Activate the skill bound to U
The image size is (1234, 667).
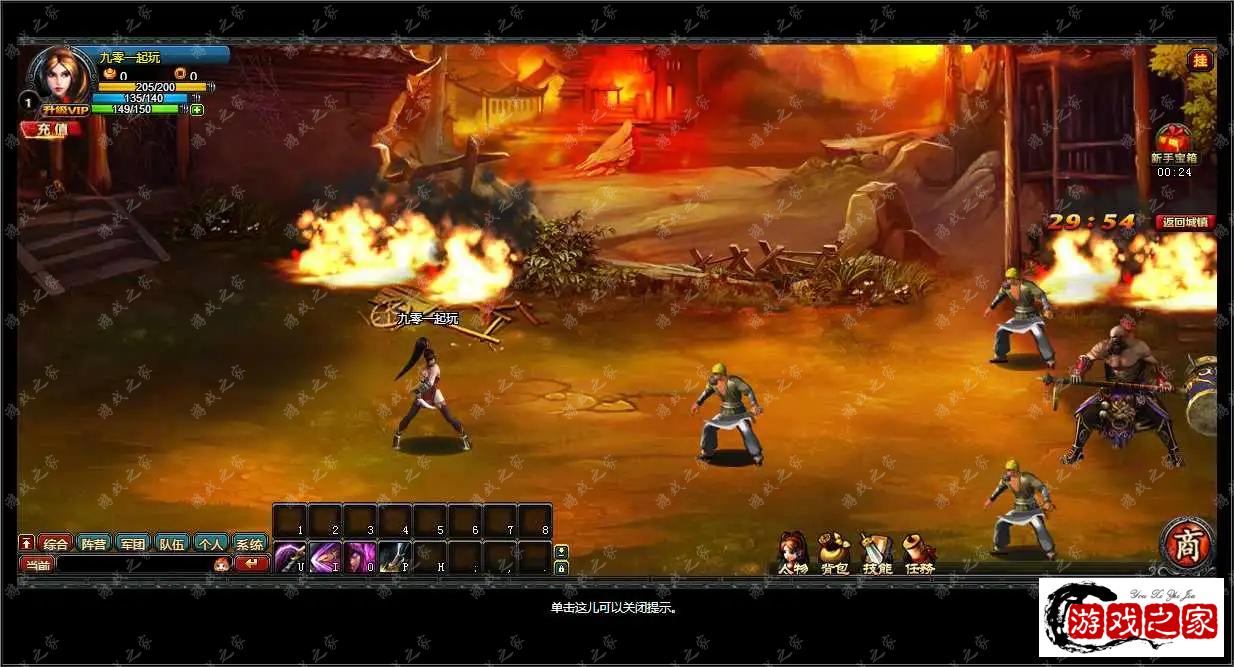coord(290,557)
